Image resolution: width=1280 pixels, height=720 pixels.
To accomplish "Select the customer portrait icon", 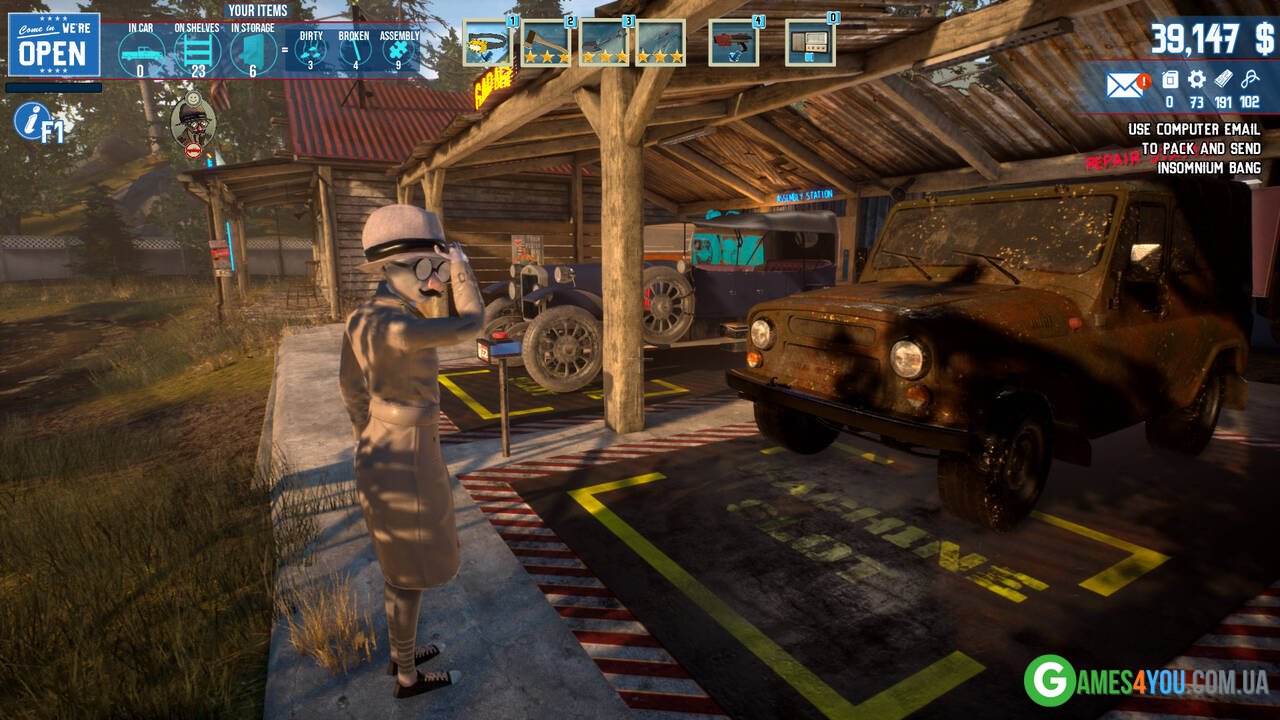I will [x=193, y=122].
